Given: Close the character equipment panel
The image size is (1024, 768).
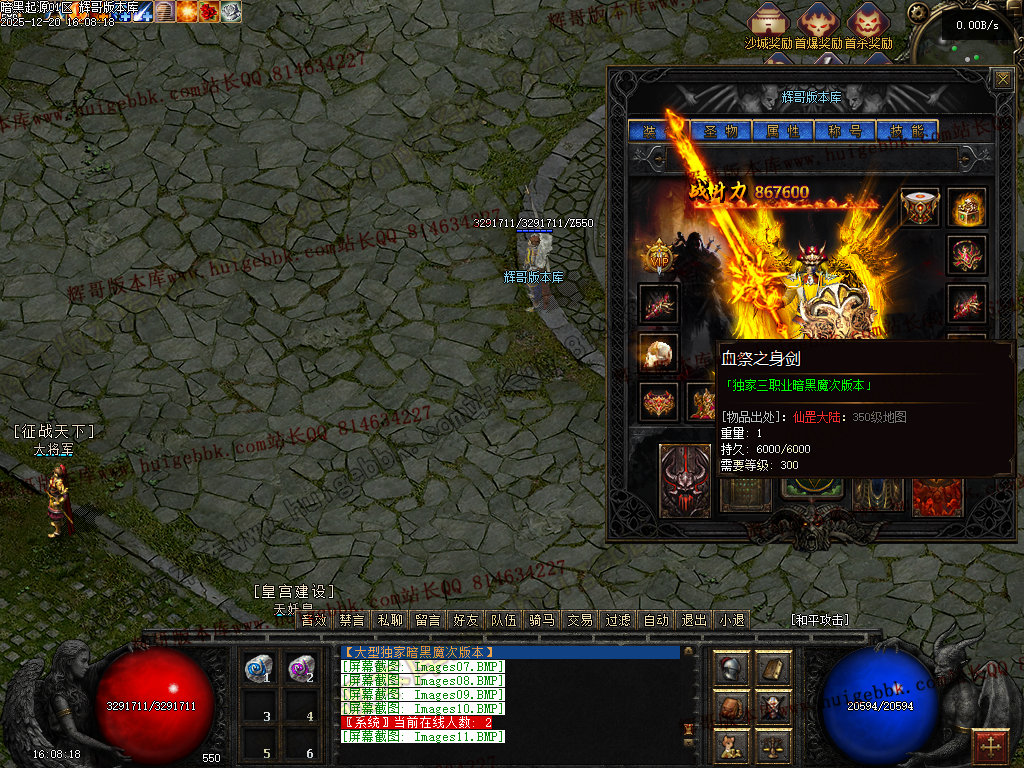Looking at the screenshot, I should pyautogui.click(x=1002, y=79).
